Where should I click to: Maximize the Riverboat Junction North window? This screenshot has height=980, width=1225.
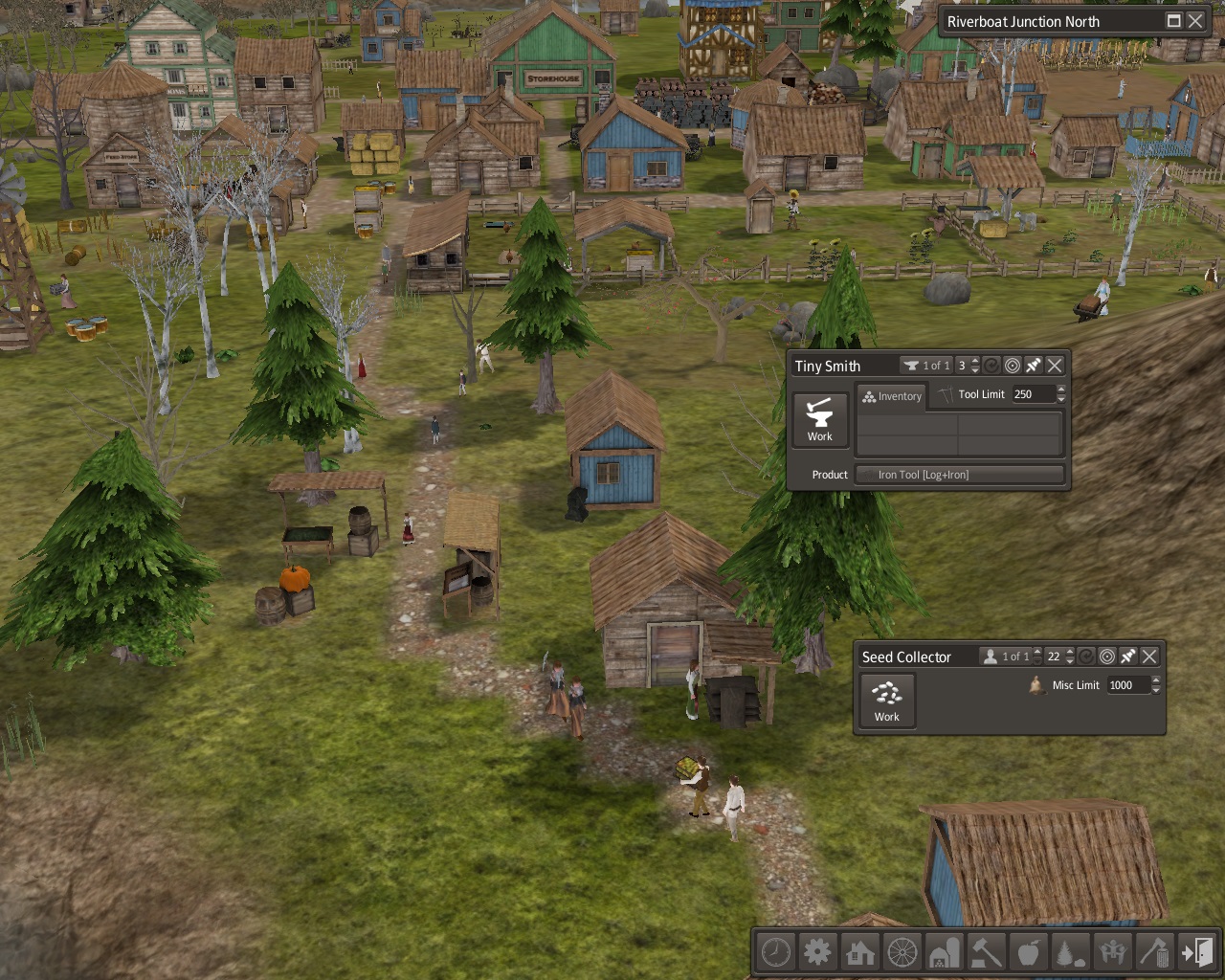point(1174,21)
